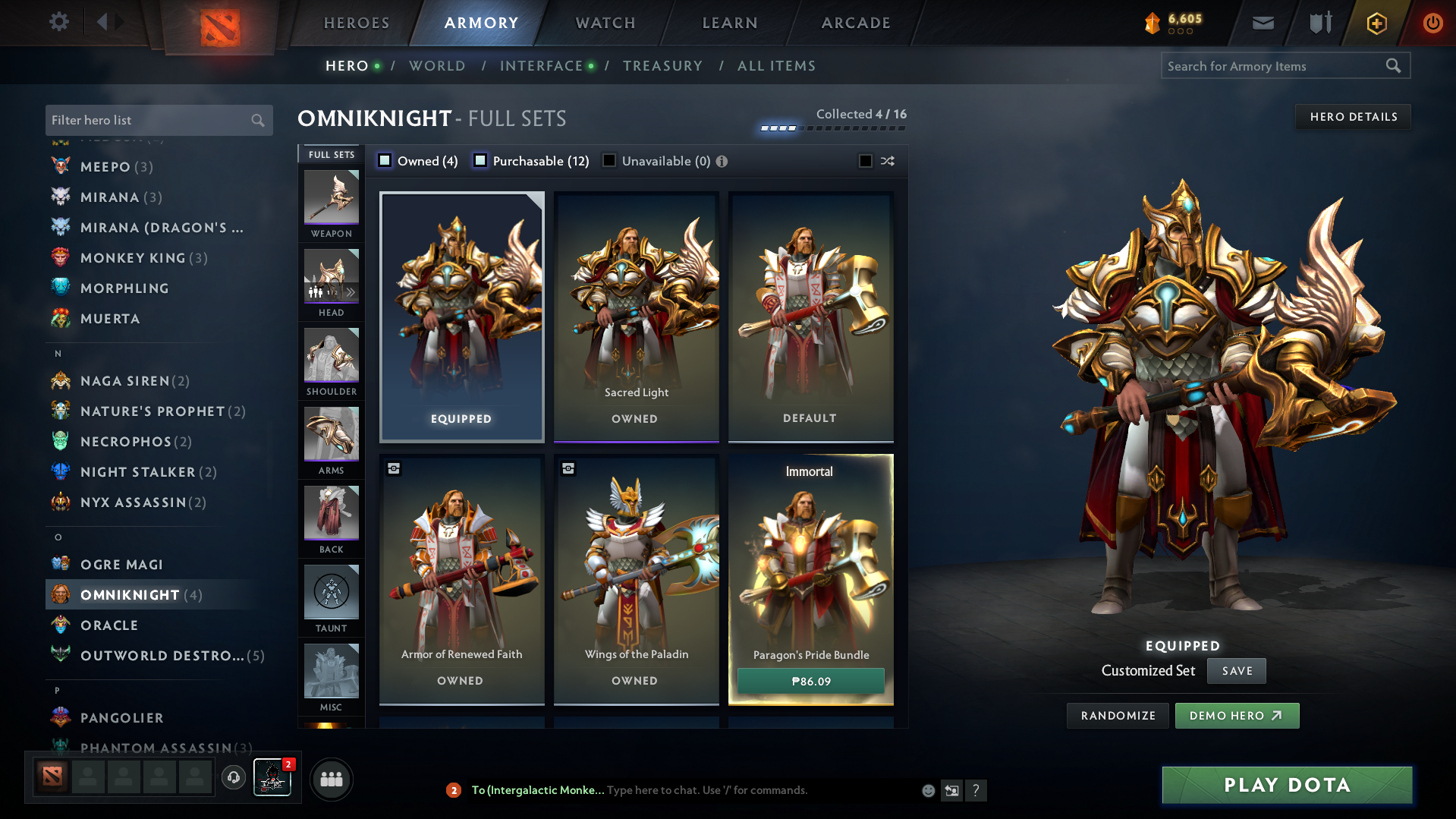Buy the Paragon's Pride Bundle
Viewport: 1456px width, 819px height.
point(810,681)
